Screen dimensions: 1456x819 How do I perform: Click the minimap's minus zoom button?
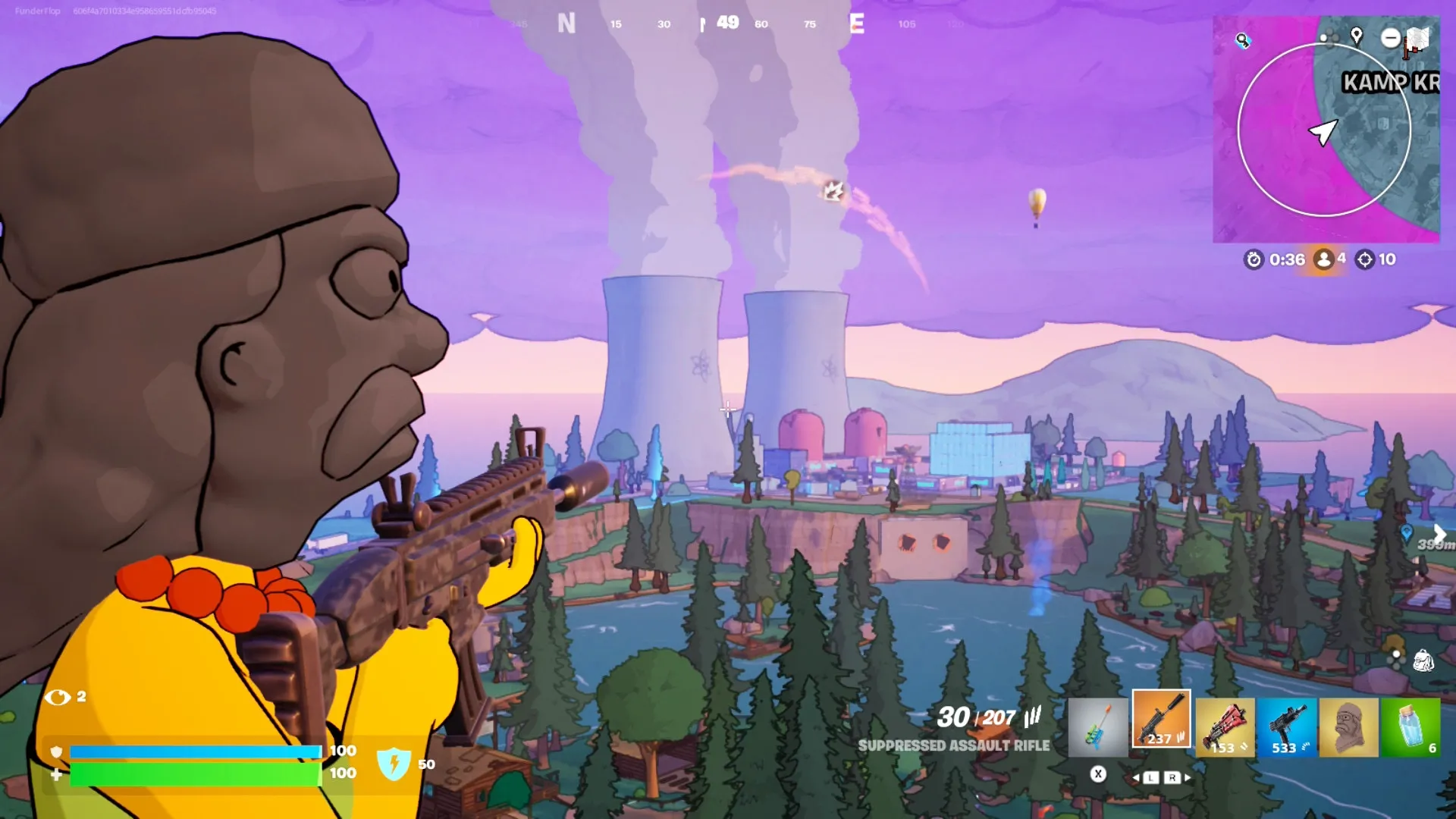pyautogui.click(x=1390, y=37)
